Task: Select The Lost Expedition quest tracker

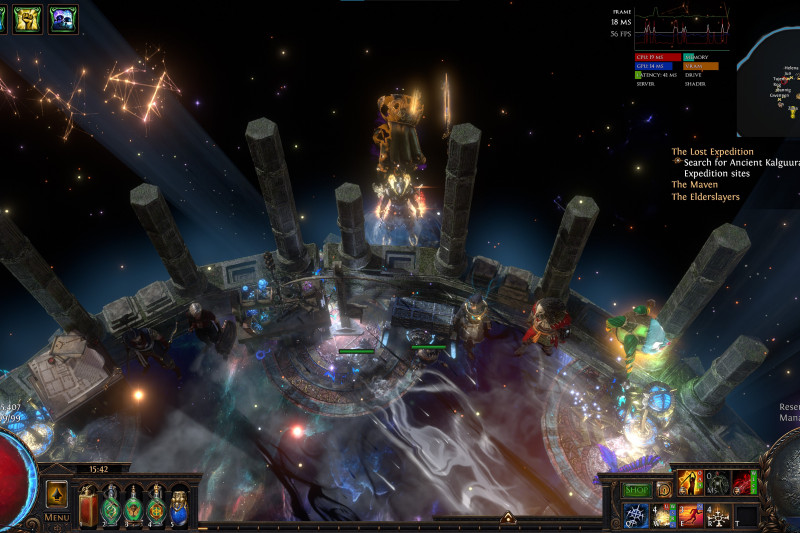Action: [712, 152]
